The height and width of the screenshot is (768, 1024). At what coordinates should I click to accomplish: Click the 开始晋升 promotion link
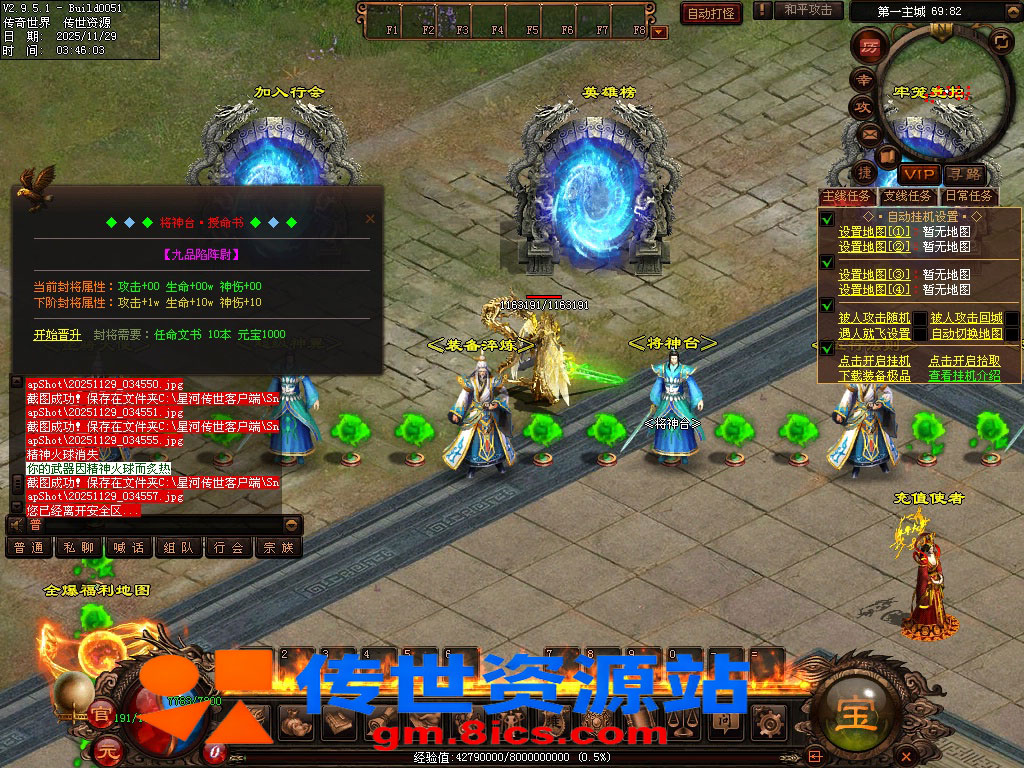click(x=57, y=335)
